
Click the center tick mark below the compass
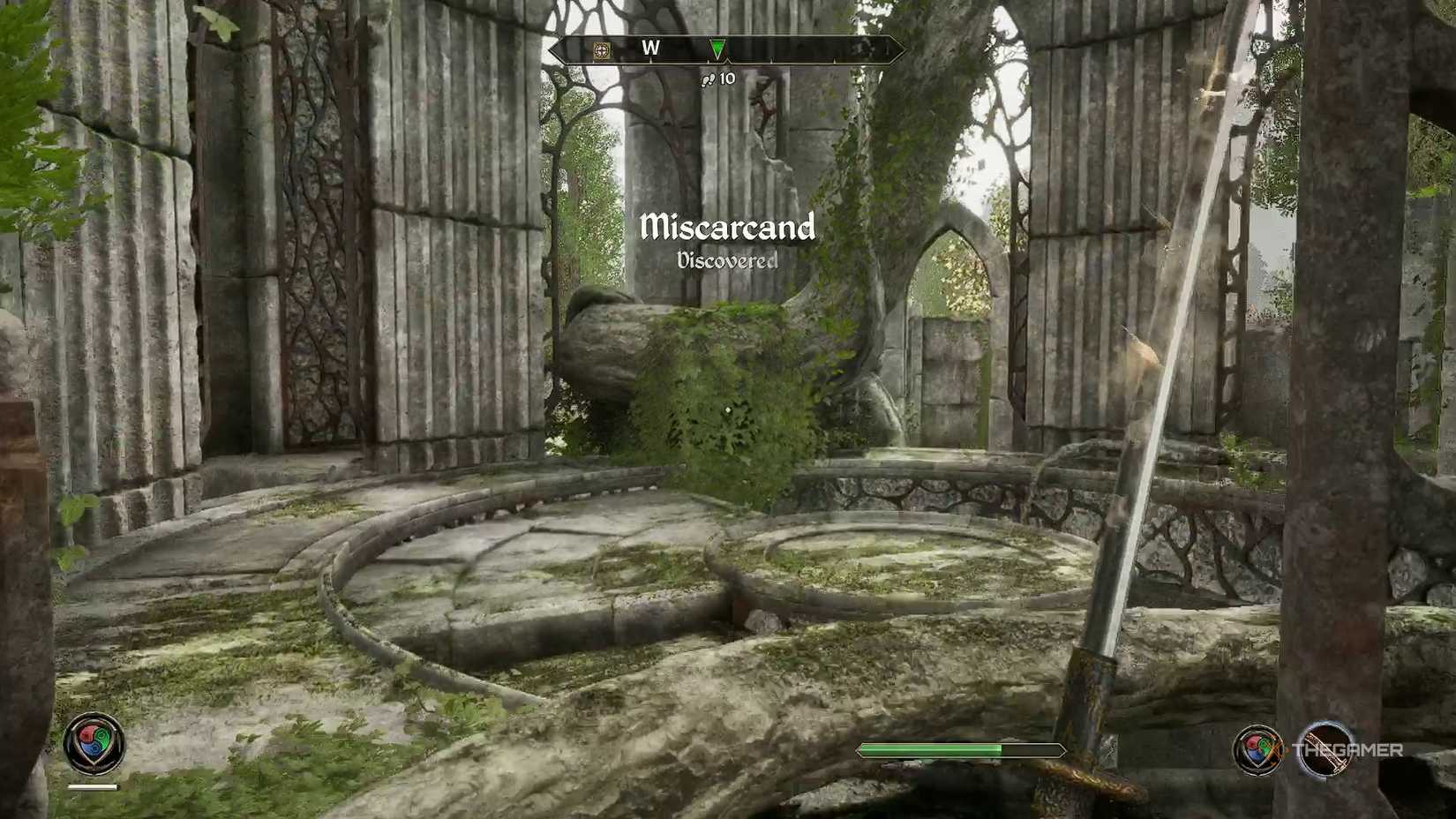point(725,62)
